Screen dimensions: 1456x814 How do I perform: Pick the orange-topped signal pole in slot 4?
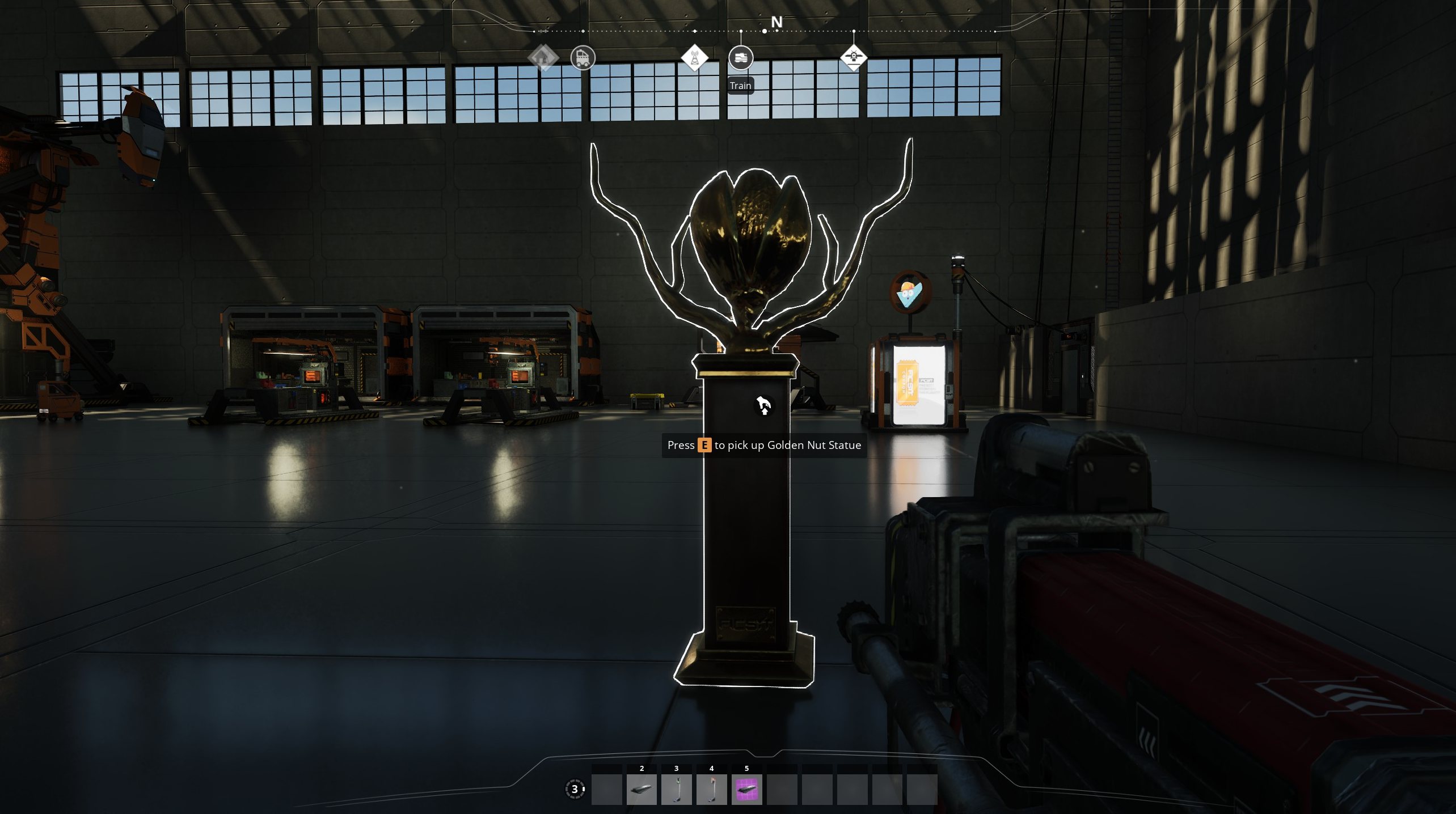pyautogui.click(x=711, y=789)
